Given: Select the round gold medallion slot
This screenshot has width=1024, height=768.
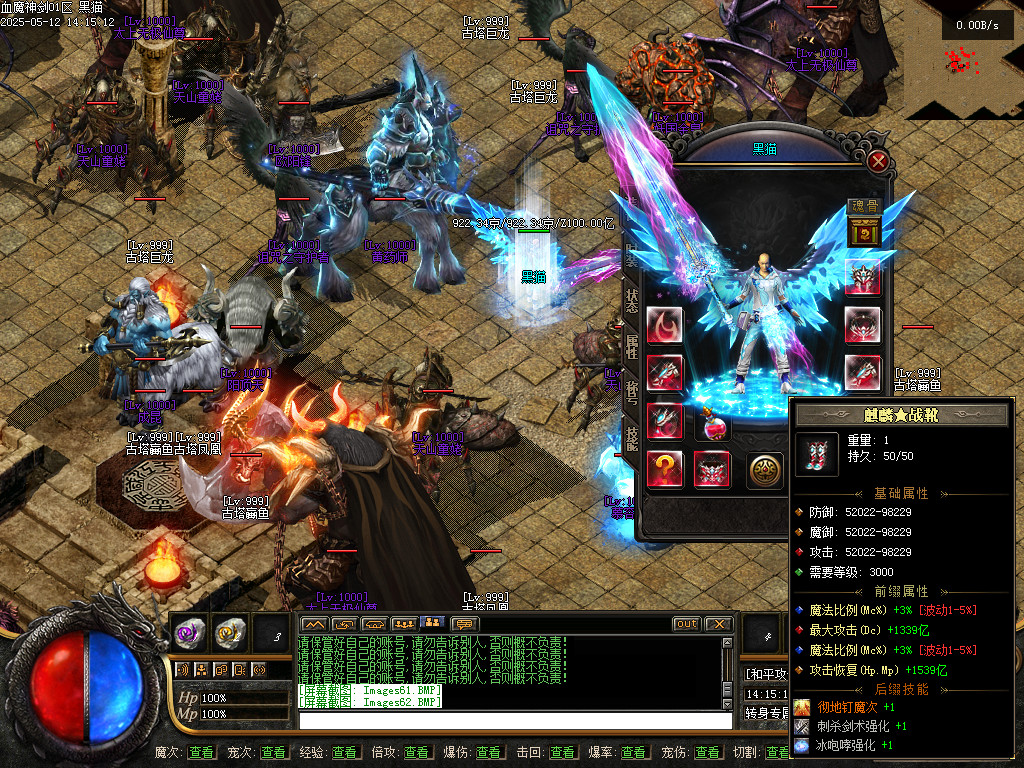Looking at the screenshot, I should coord(765,469).
